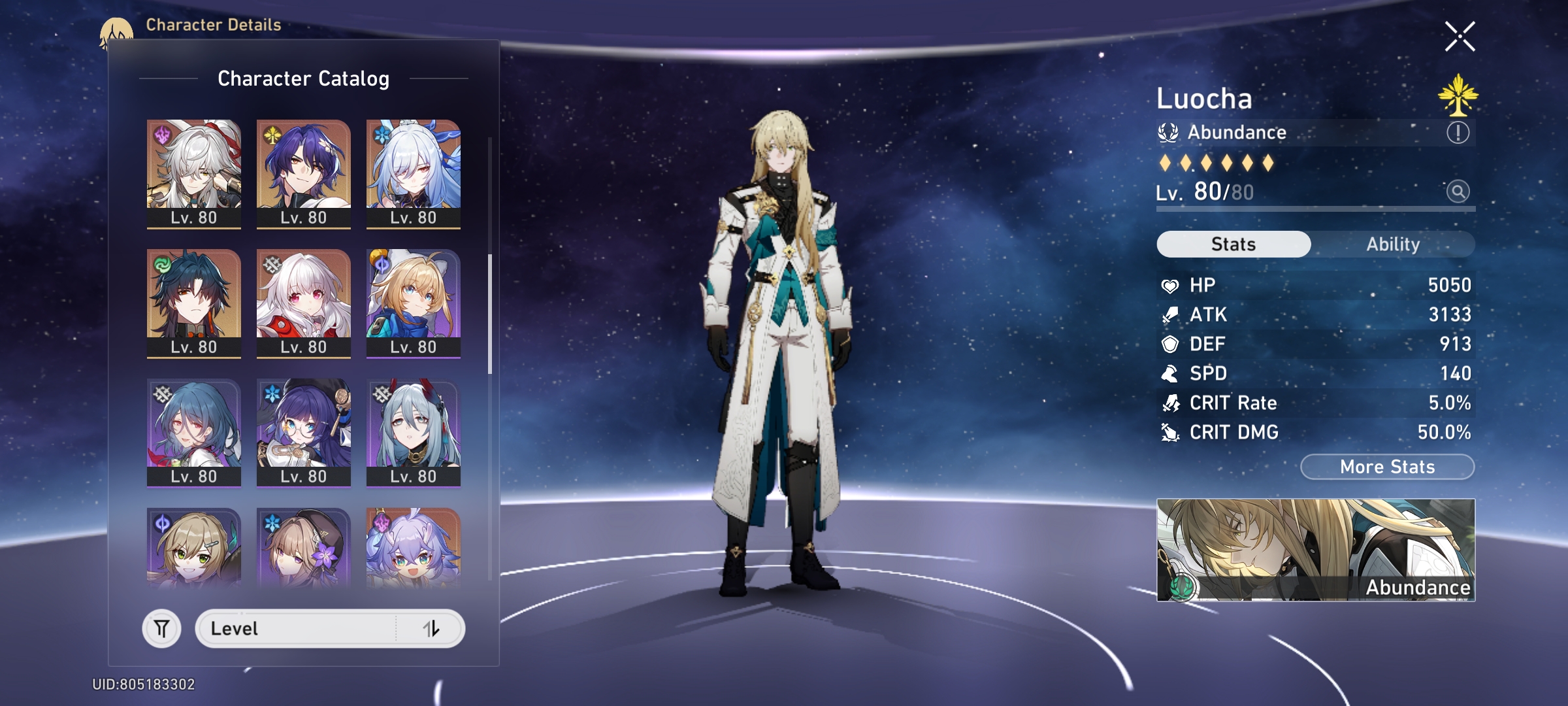The height and width of the screenshot is (706, 1568).
Task: Open the character filter funnel button
Action: (x=161, y=629)
